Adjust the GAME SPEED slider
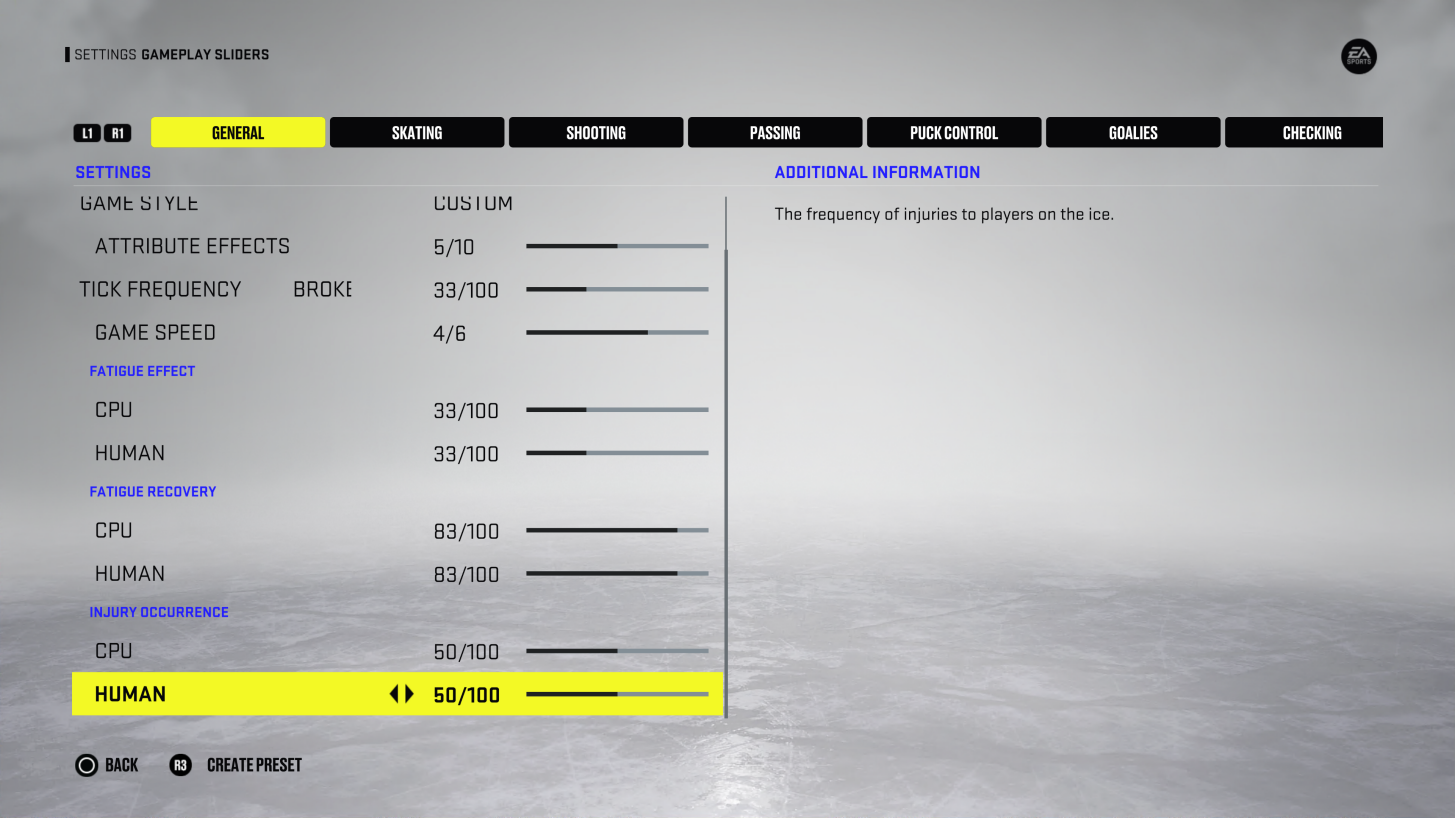The image size is (1455, 818). pyautogui.click(x=617, y=332)
